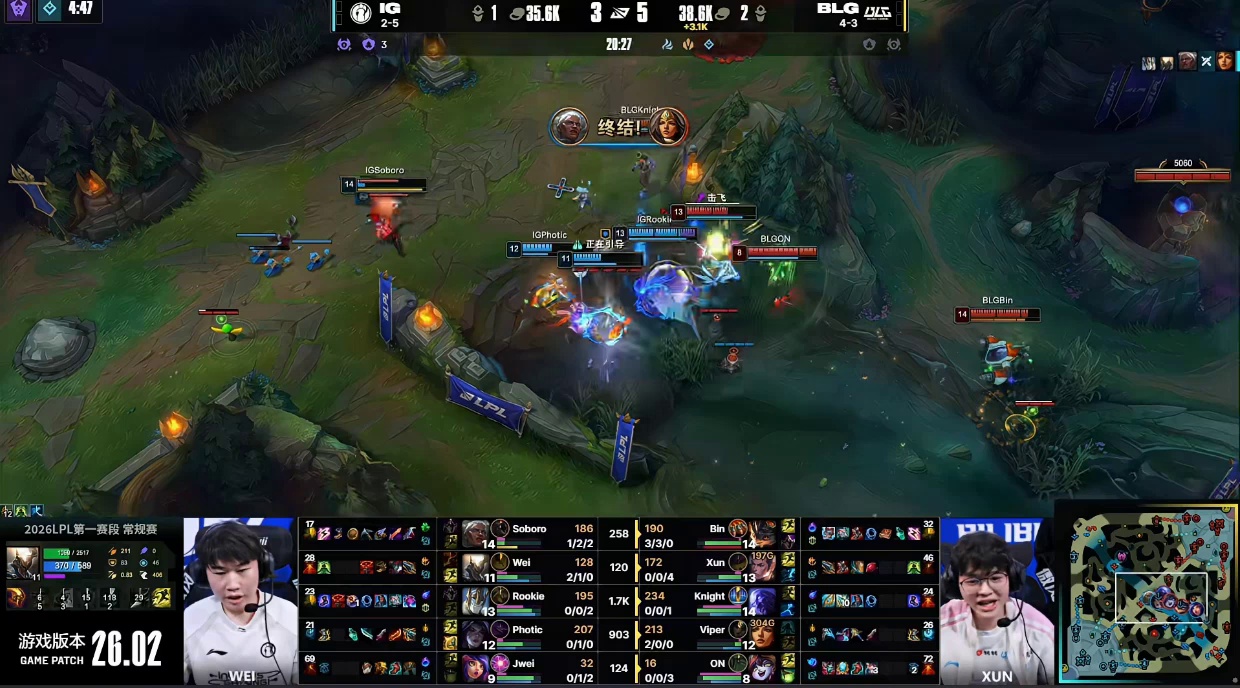Open the XUN player camera feed

click(x=996, y=600)
